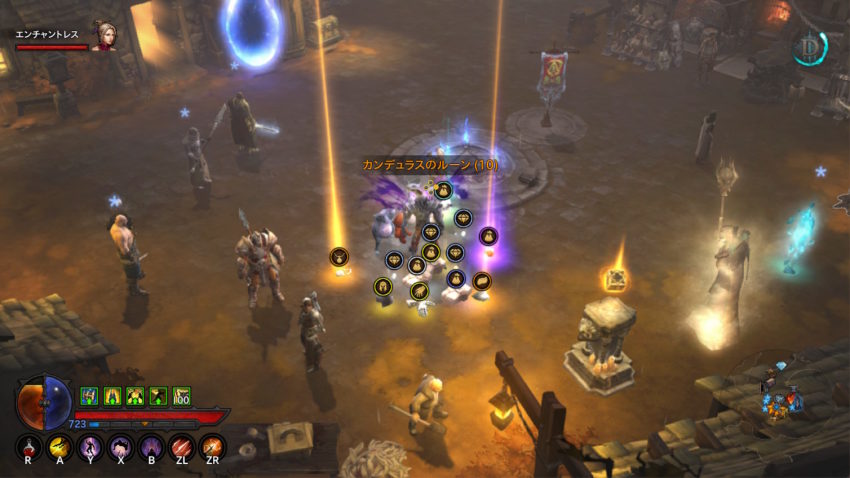Use the red health potion
Screen dimensions: 850x478
(29, 447)
